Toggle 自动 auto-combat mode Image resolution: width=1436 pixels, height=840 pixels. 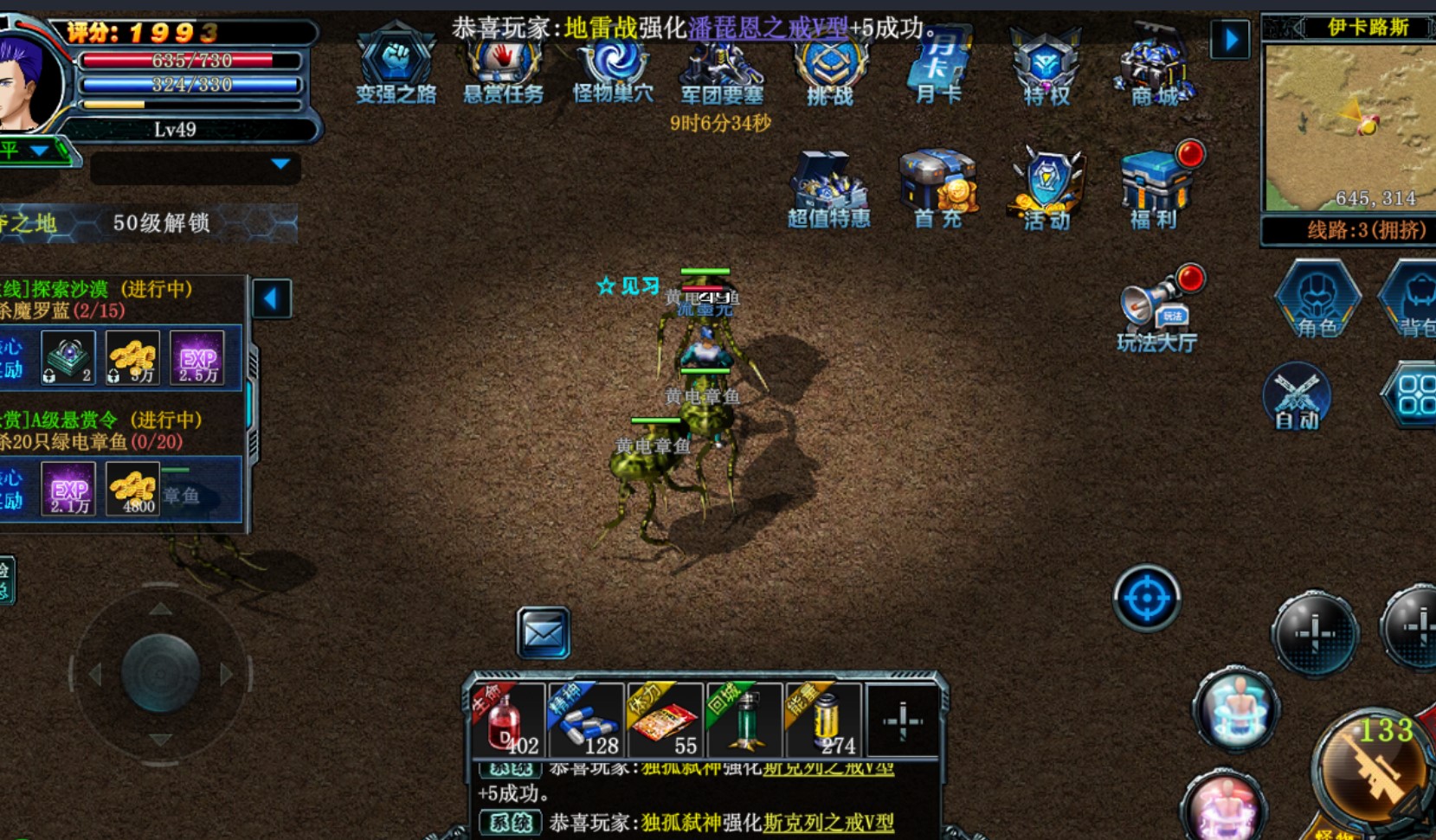[x=1296, y=397]
